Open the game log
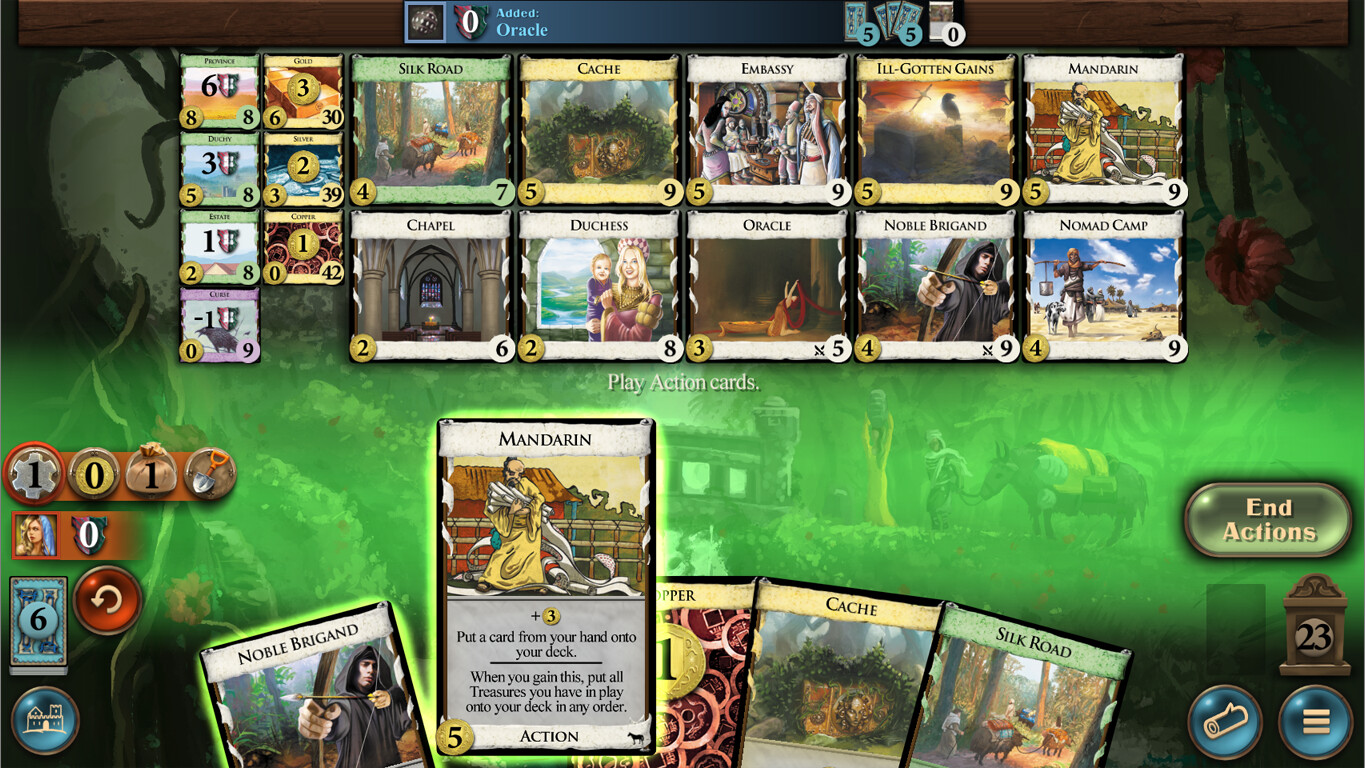Screen dimensions: 1365x768 [x=1226, y=718]
